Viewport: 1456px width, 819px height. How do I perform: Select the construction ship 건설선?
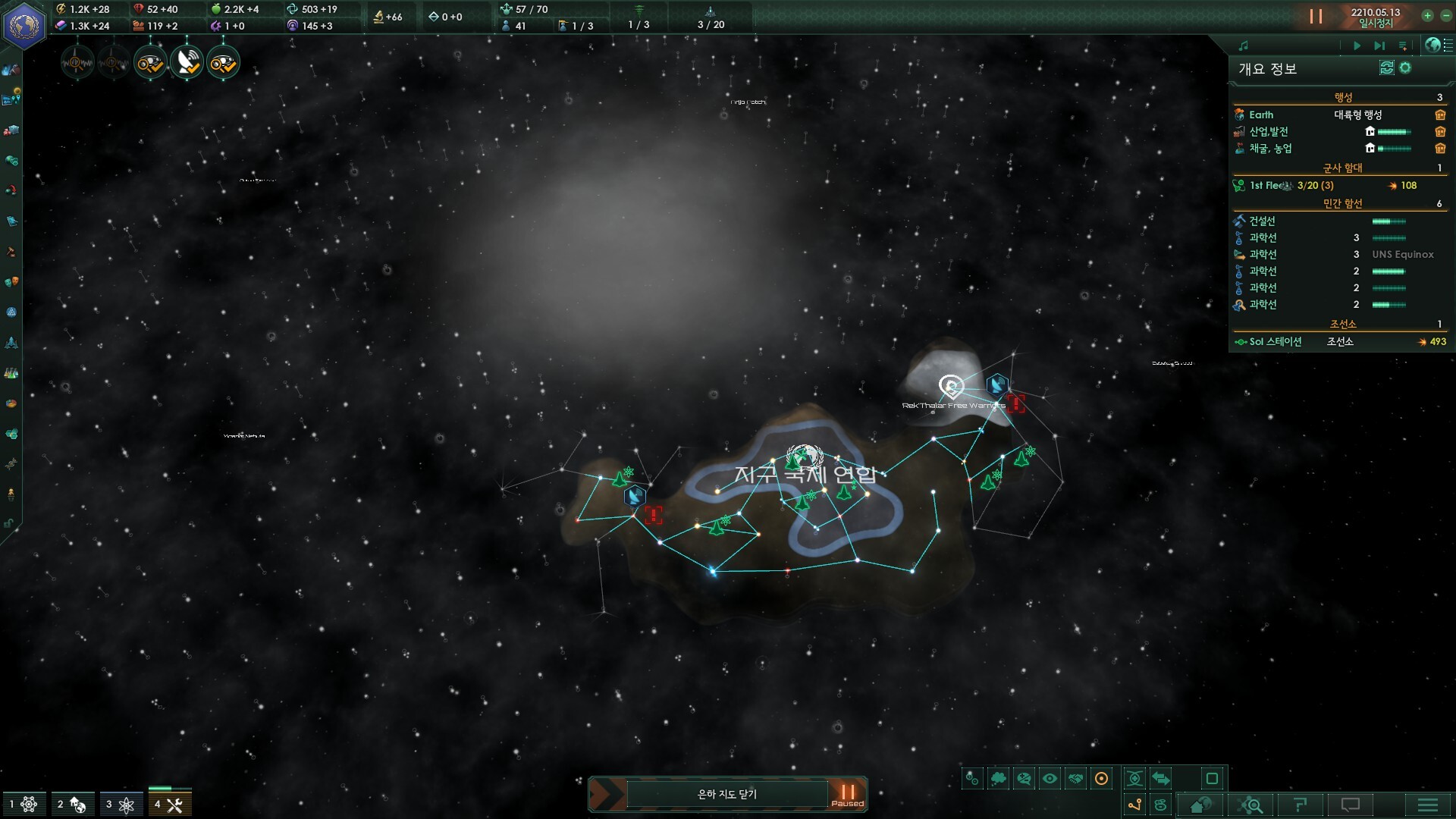(x=1263, y=221)
